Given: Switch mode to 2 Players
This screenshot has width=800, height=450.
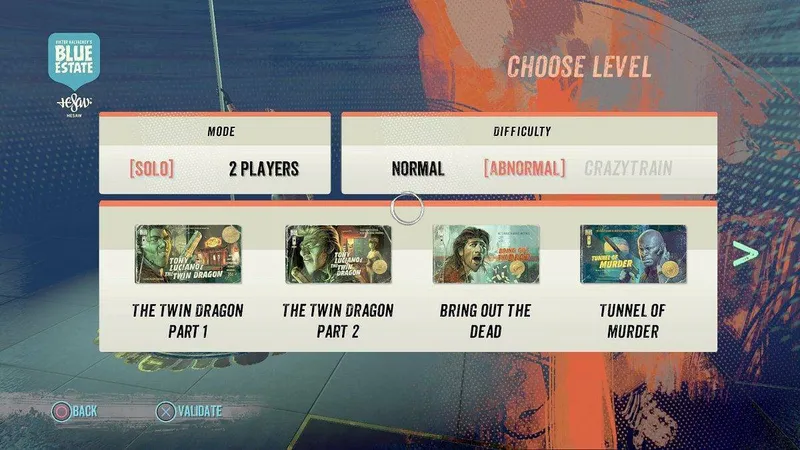Looking at the screenshot, I should pyautogui.click(x=257, y=168).
